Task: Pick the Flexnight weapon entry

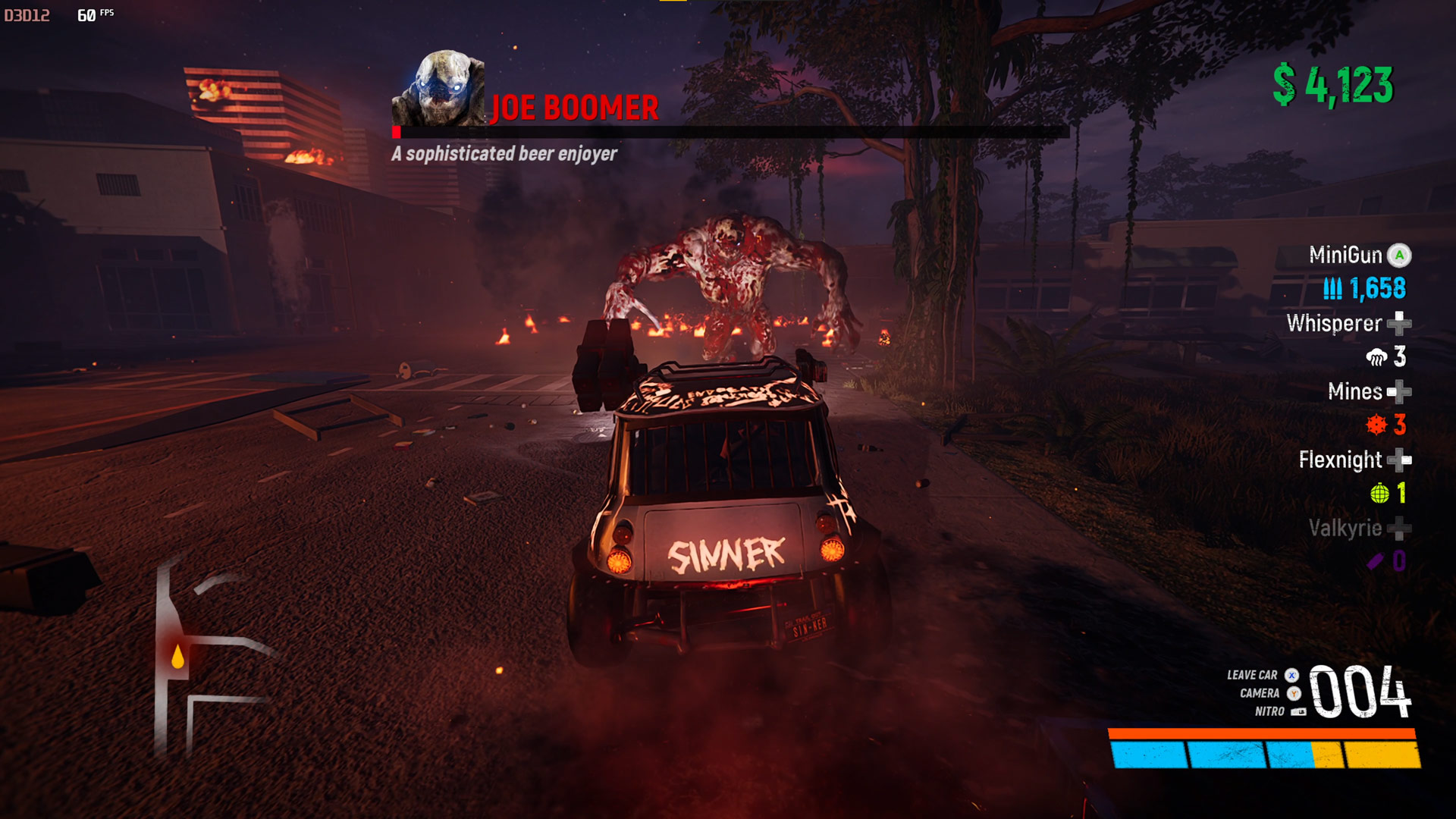Action: coord(1341,460)
